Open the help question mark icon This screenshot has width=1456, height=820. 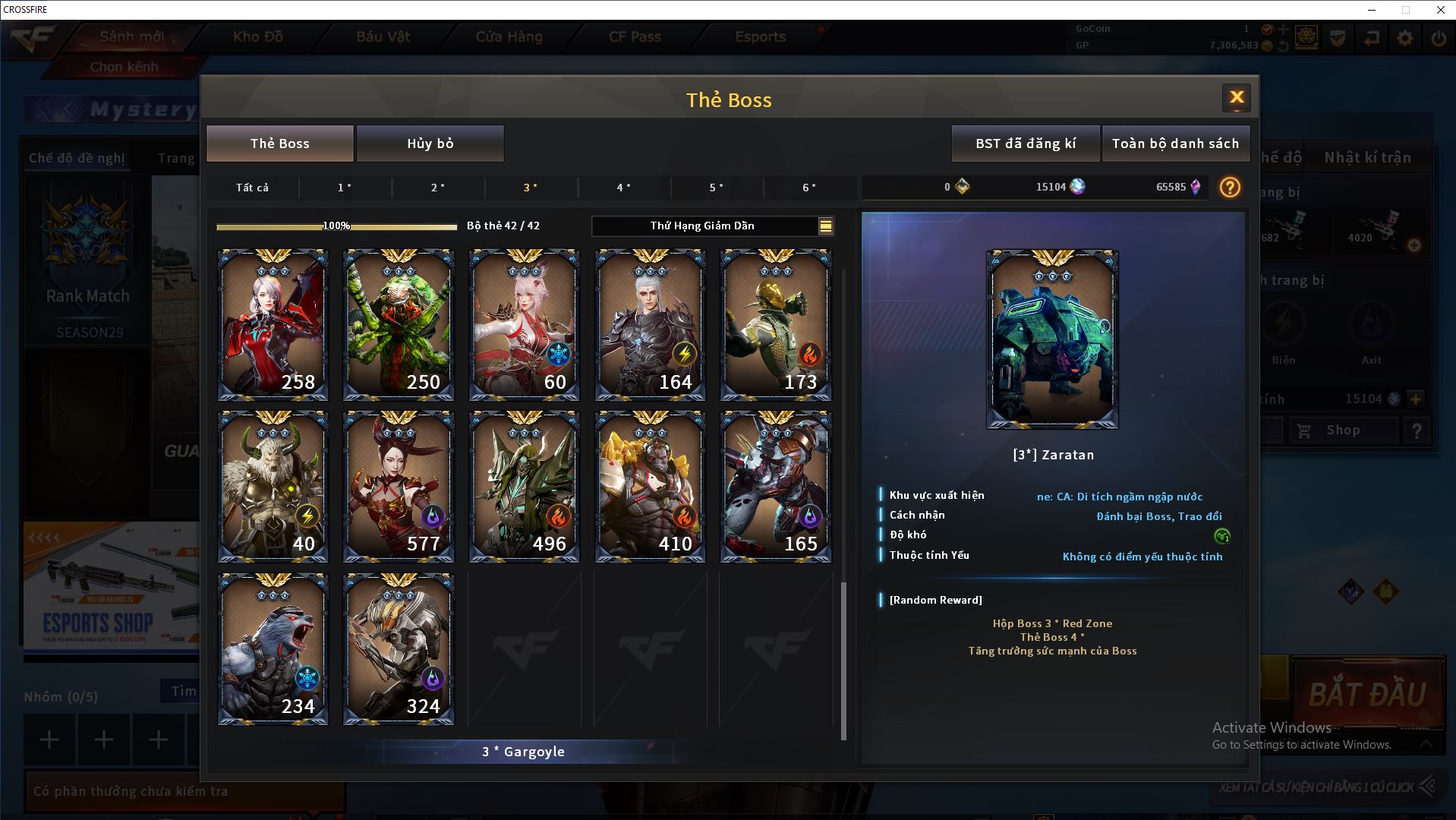click(1229, 188)
